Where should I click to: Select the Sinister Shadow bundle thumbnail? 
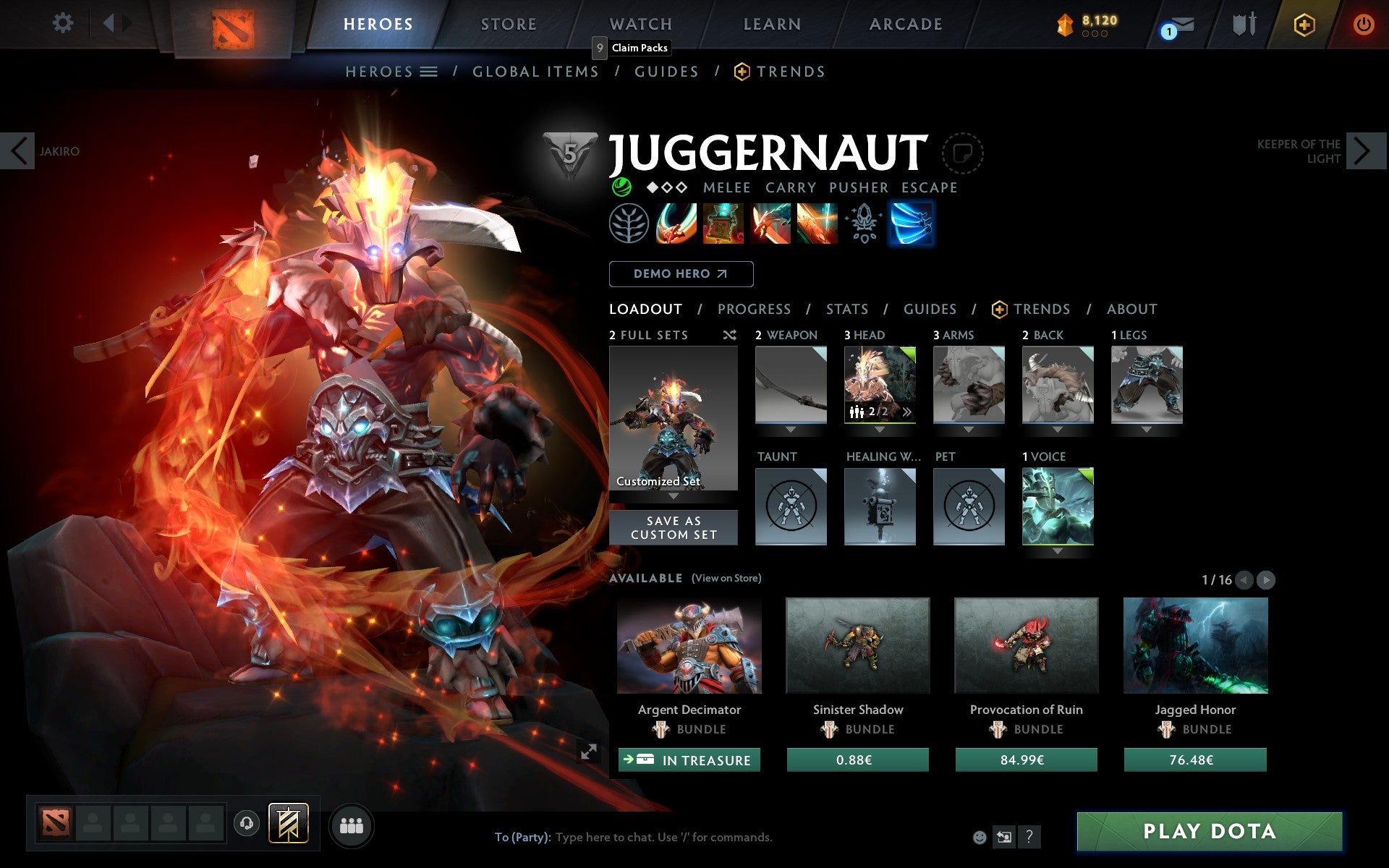pos(857,646)
